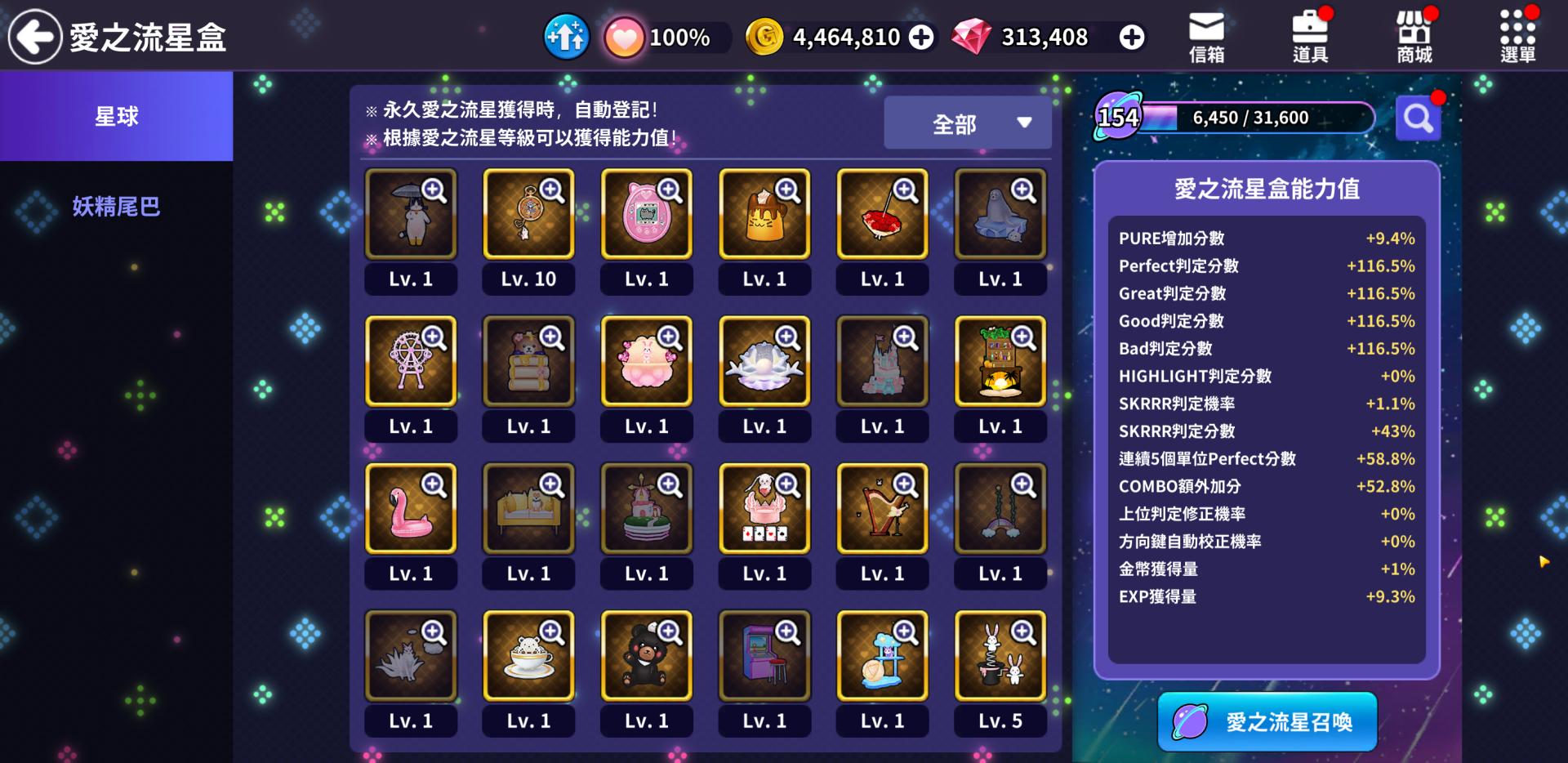Choose the golden harp item
The height and width of the screenshot is (763, 1568).
point(882,510)
